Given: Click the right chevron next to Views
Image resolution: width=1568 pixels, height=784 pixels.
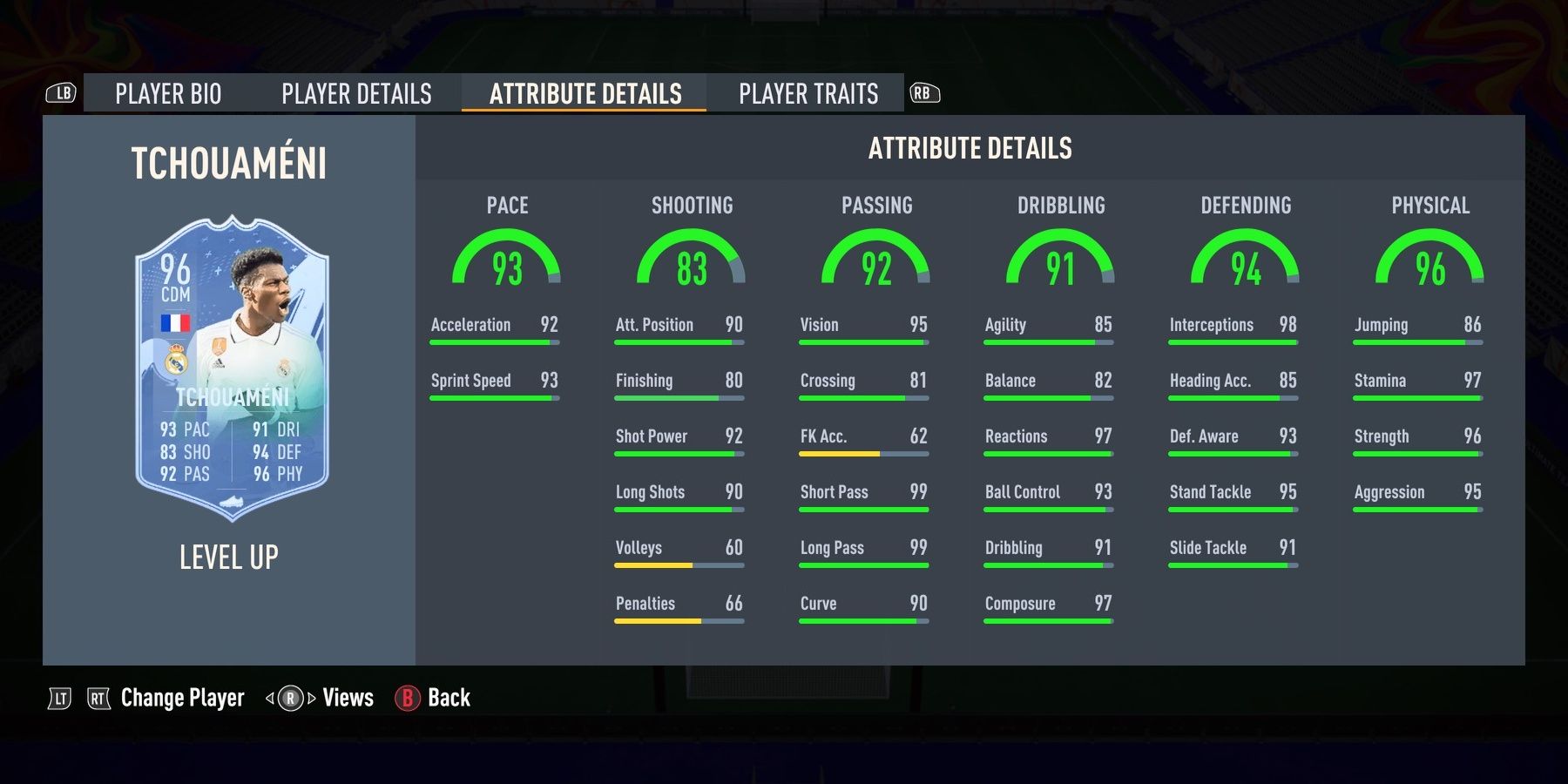Looking at the screenshot, I should click(310, 698).
